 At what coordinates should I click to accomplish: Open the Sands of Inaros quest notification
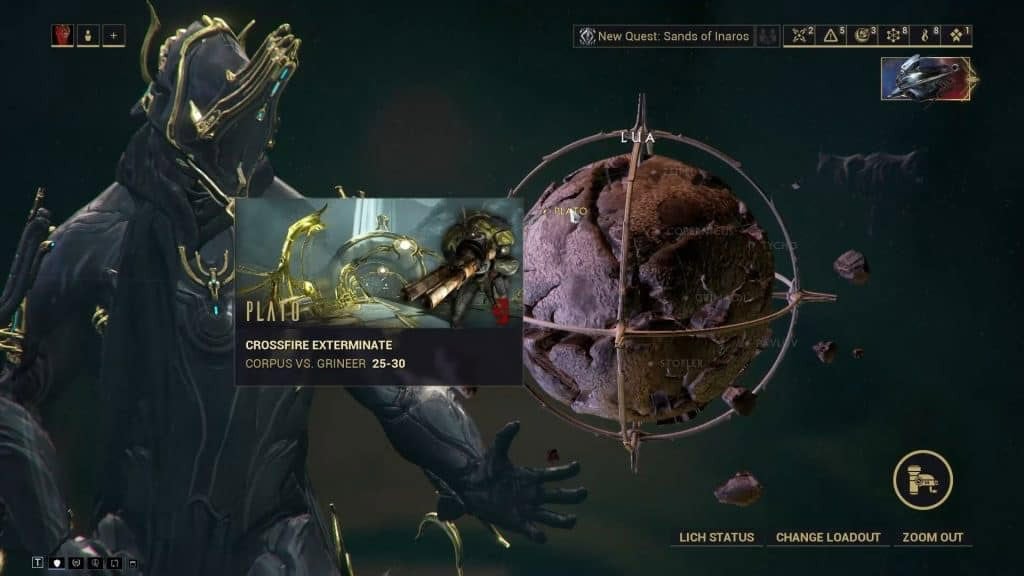click(672, 36)
